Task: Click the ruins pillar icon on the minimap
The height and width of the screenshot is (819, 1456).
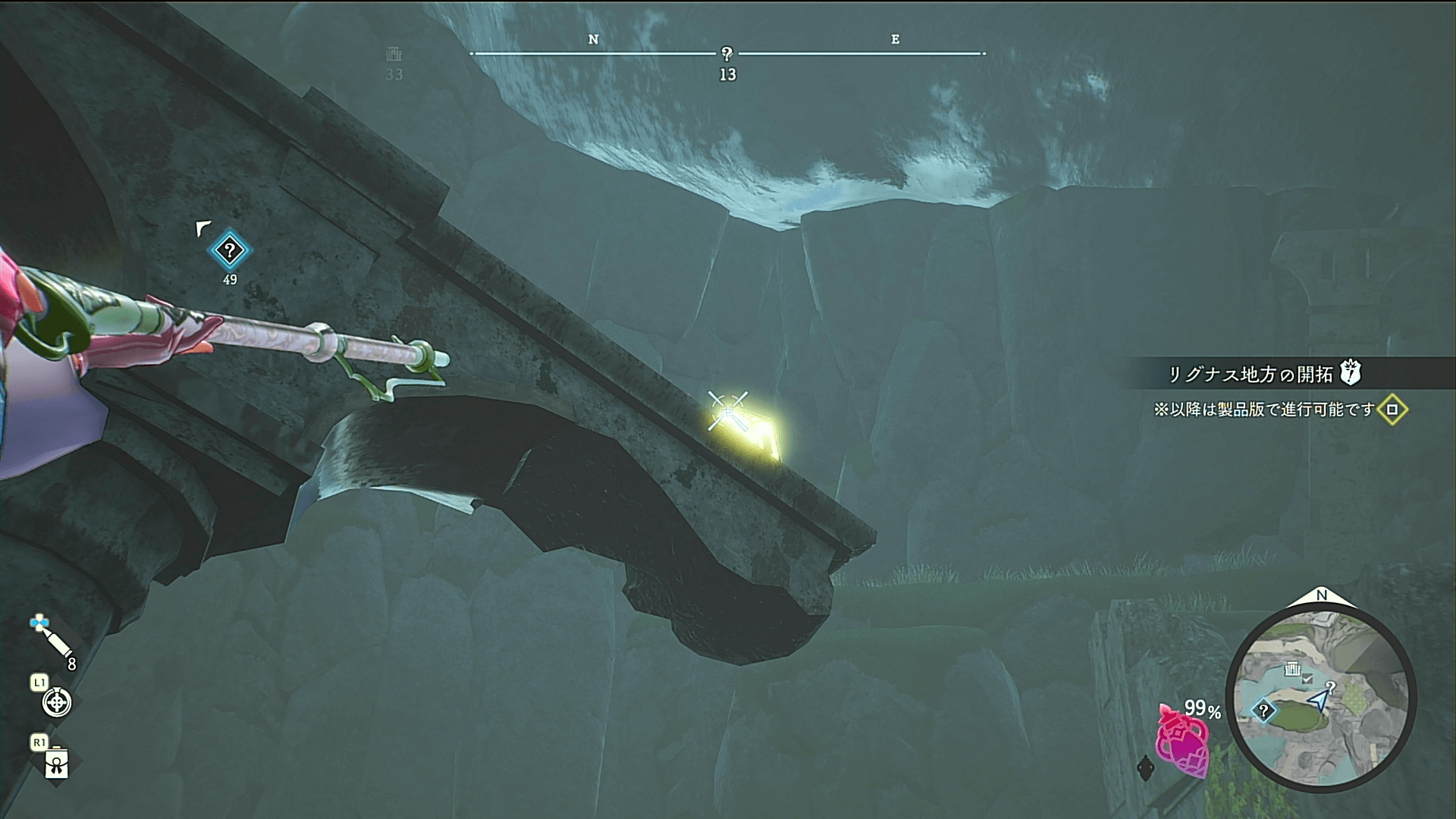Action: [1291, 669]
